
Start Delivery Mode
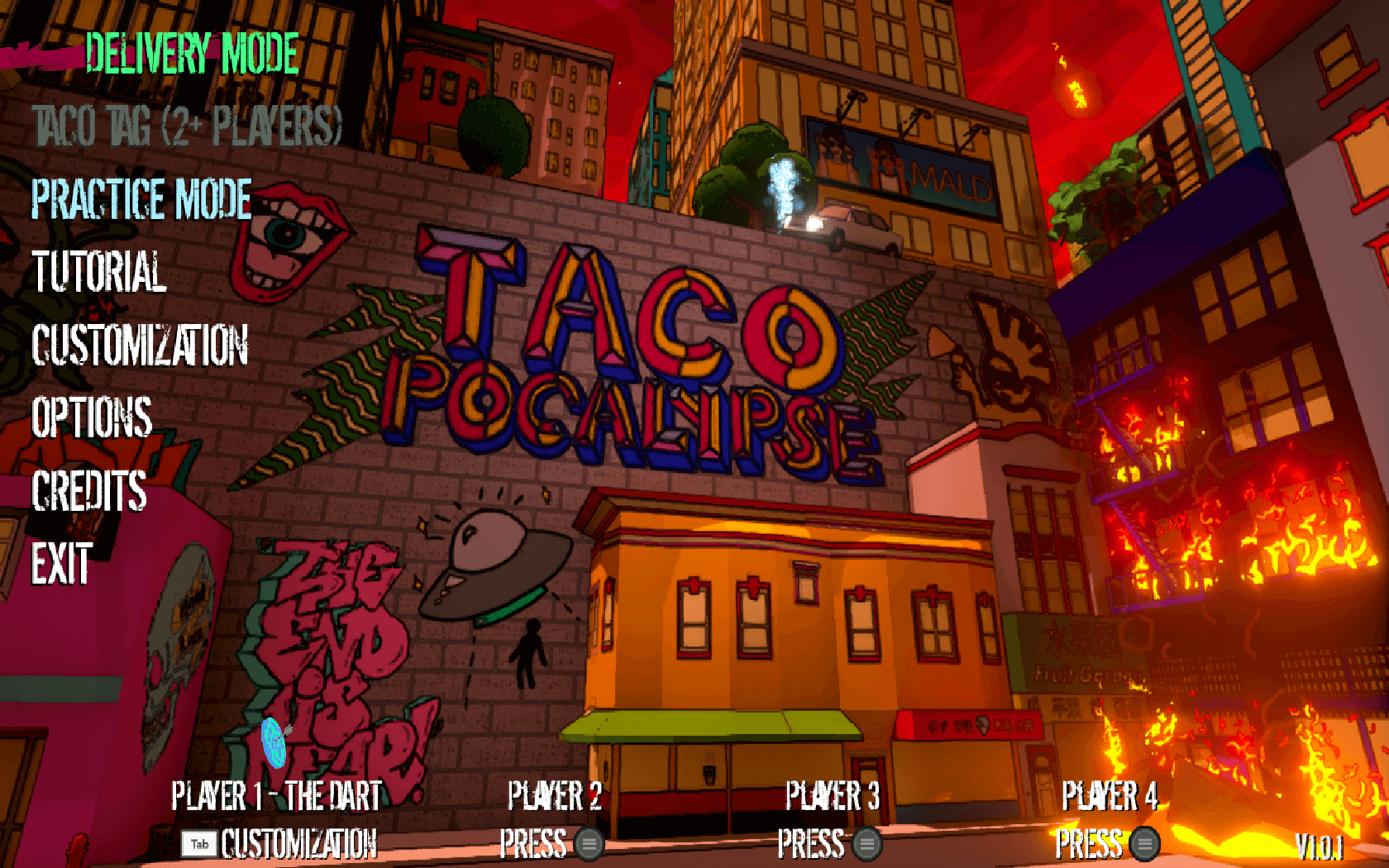pos(191,55)
